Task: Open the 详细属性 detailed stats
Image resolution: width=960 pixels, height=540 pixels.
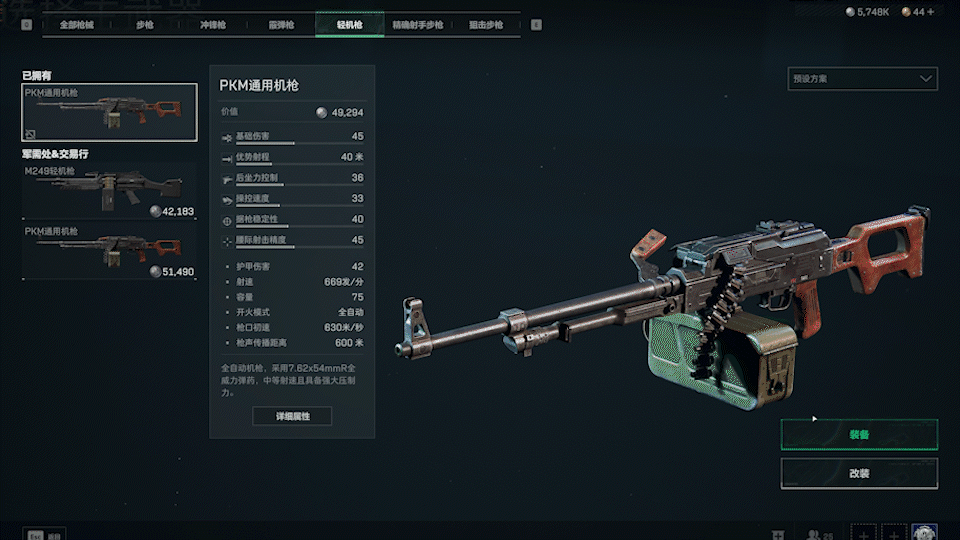Action: click(x=292, y=416)
